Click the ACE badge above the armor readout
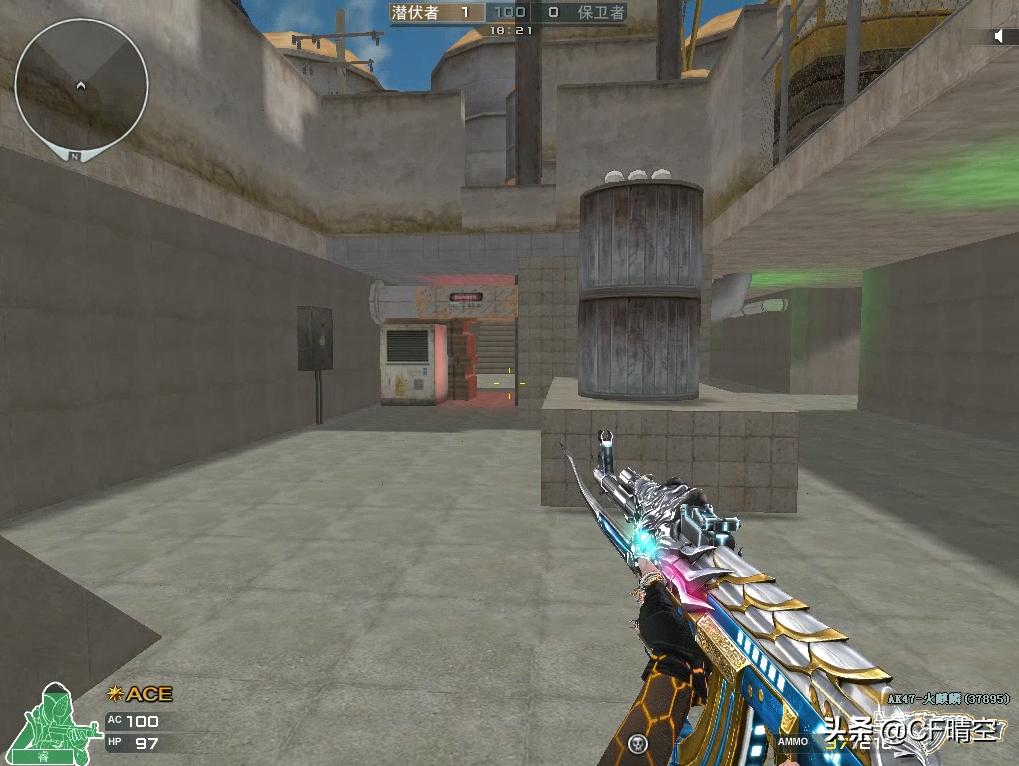The image size is (1019, 766). (141, 694)
